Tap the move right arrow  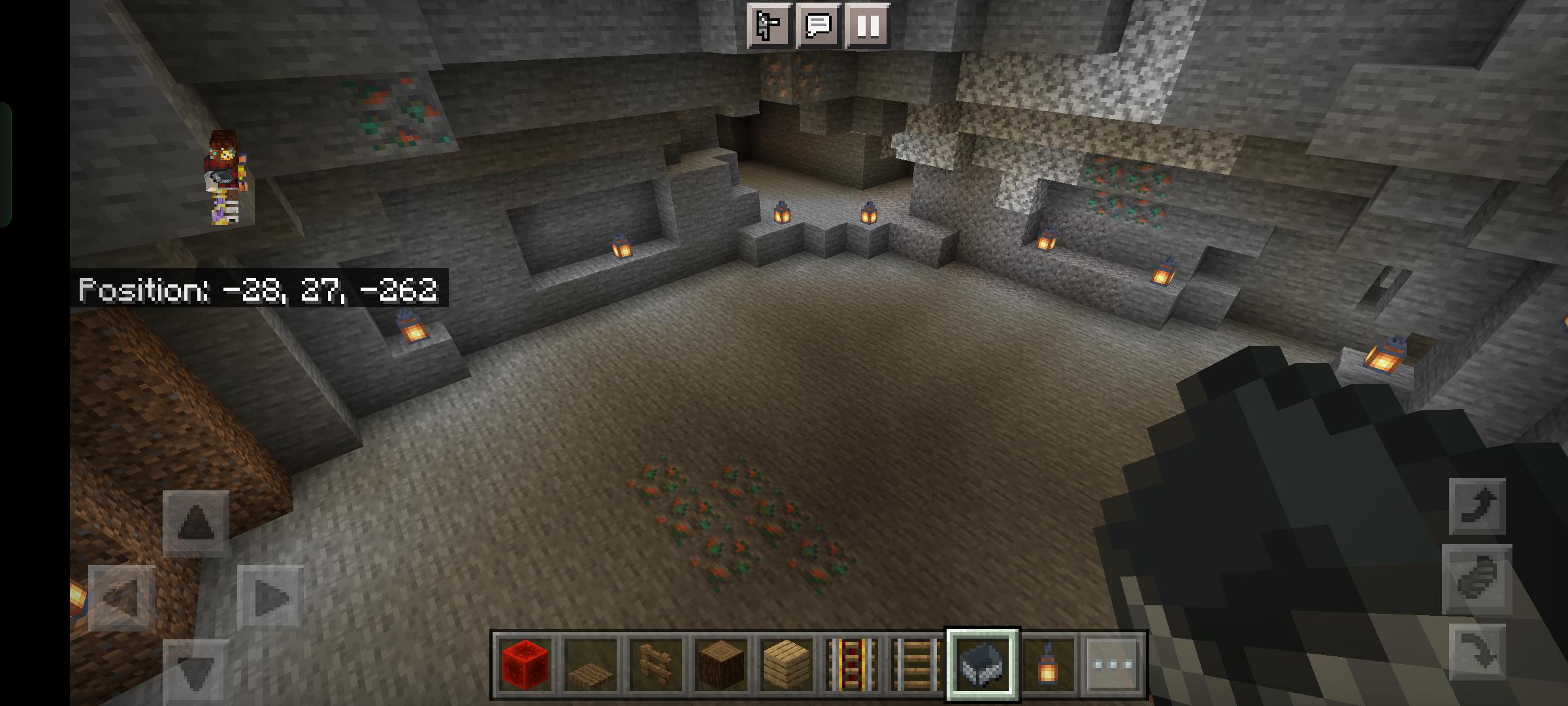click(270, 597)
